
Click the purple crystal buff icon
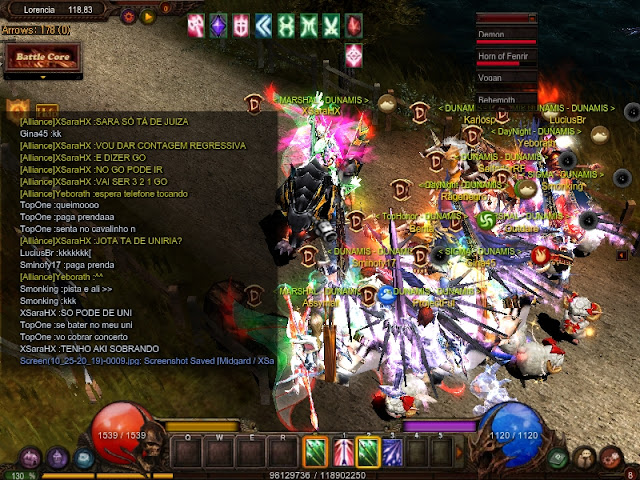217,24
